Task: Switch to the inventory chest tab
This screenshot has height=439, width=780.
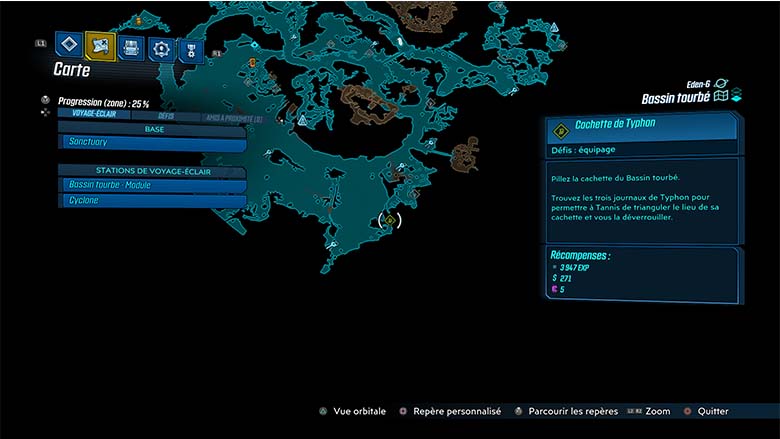Action: 130,46
